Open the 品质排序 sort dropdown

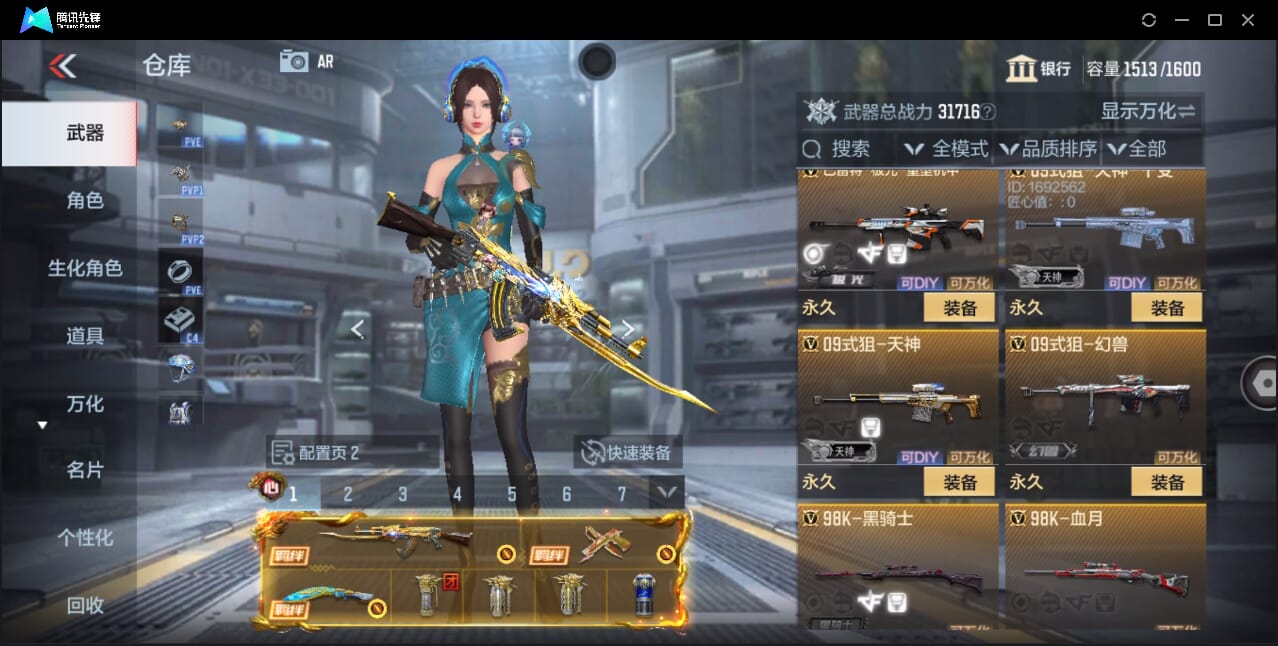tap(1048, 149)
